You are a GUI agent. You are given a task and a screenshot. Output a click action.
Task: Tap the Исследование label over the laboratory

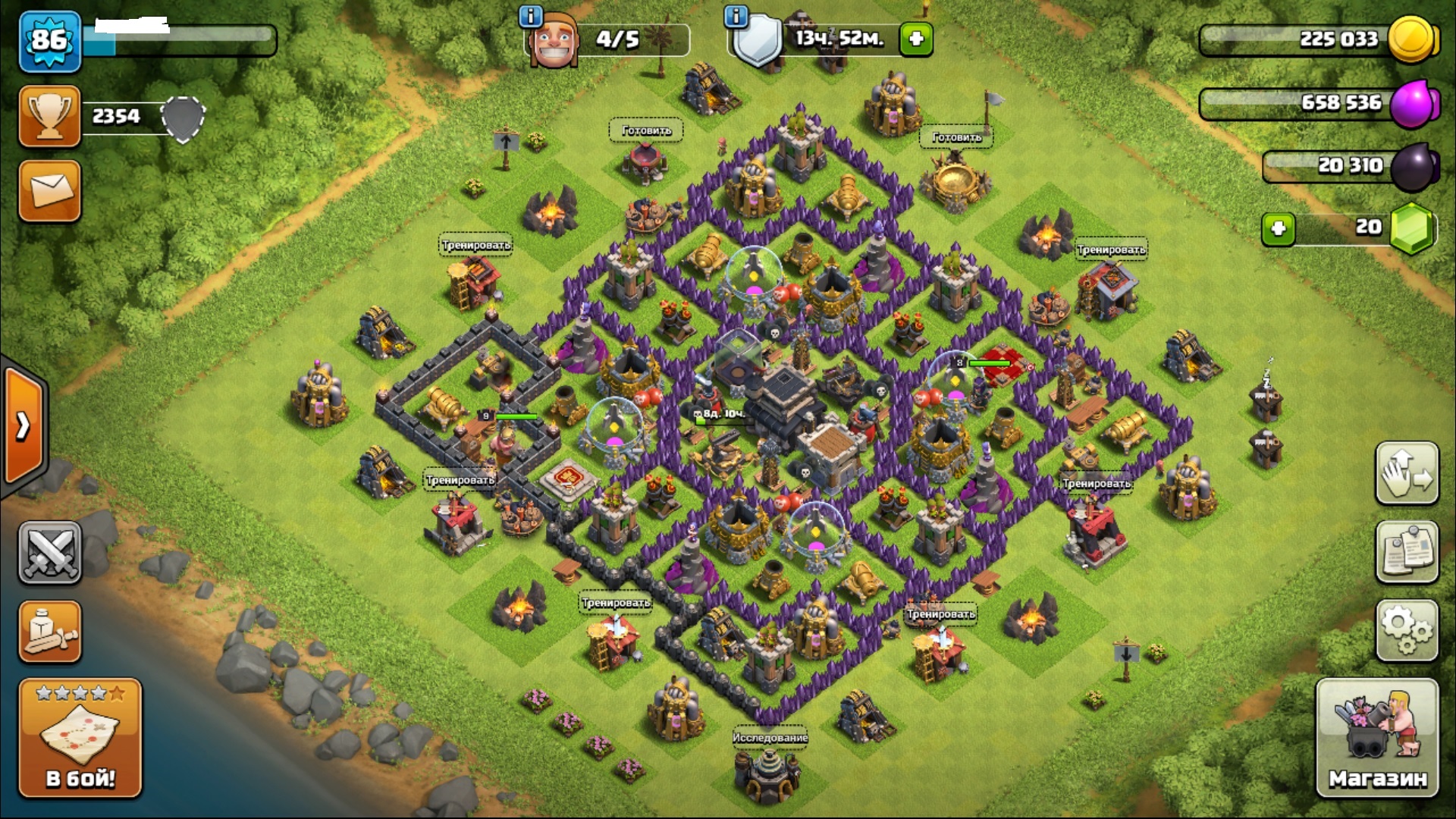tap(770, 737)
